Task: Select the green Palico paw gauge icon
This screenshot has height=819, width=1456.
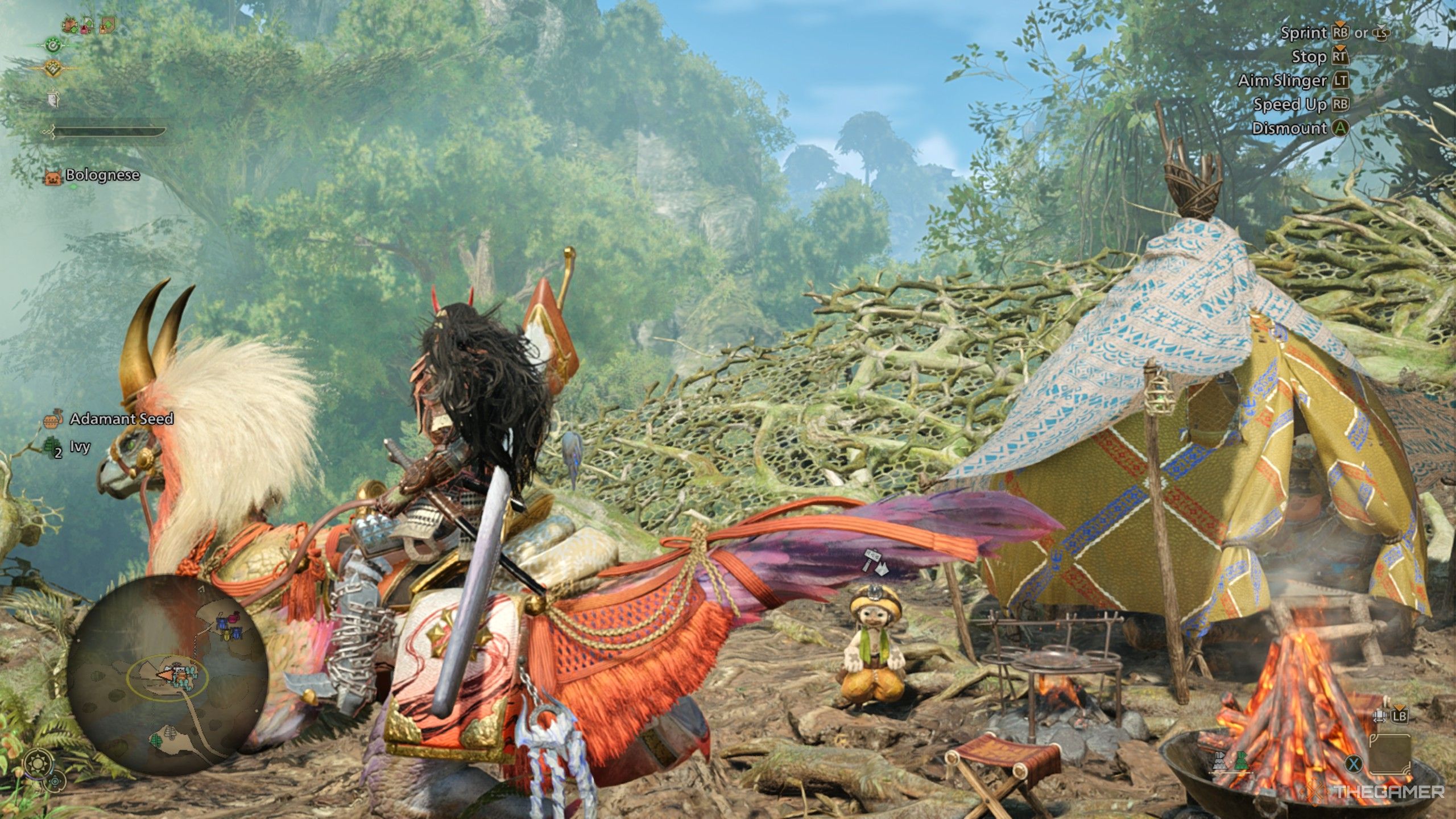Action: click(x=53, y=46)
